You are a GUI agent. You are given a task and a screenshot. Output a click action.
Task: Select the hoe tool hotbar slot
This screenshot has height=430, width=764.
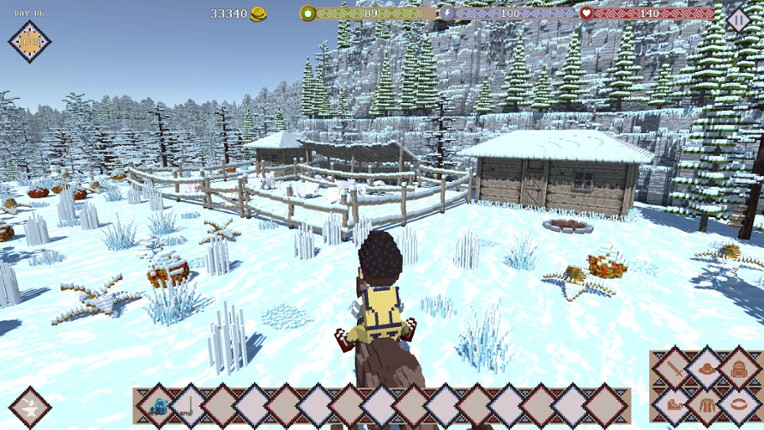coord(188,406)
